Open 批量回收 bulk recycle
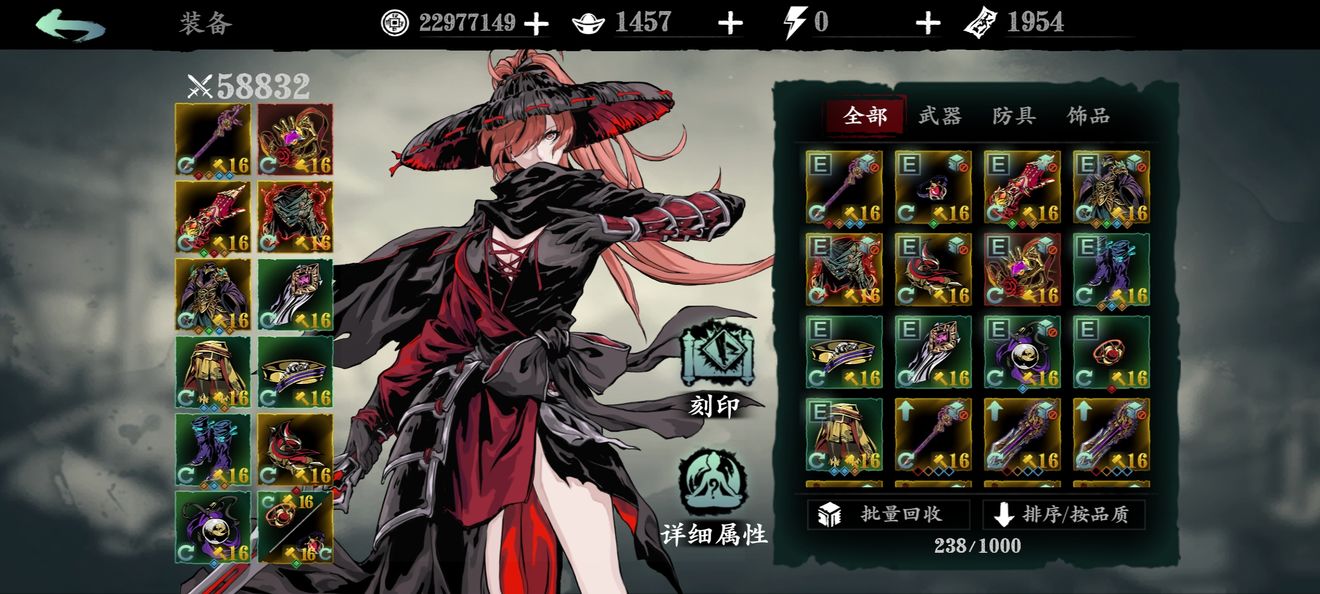1320x594 pixels. [x=888, y=514]
